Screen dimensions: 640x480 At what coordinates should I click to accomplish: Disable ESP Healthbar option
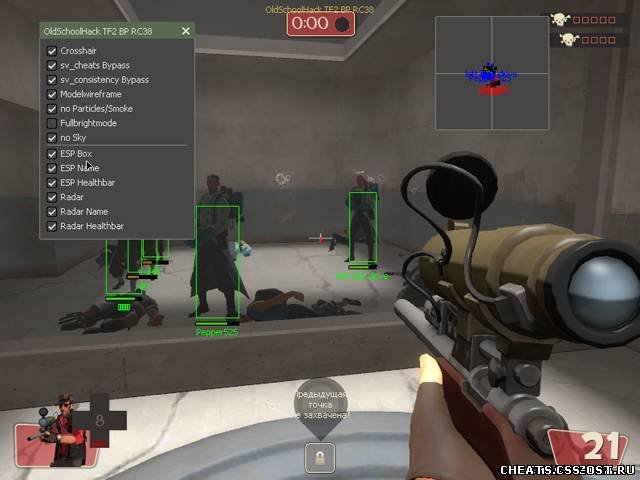[x=52, y=183]
